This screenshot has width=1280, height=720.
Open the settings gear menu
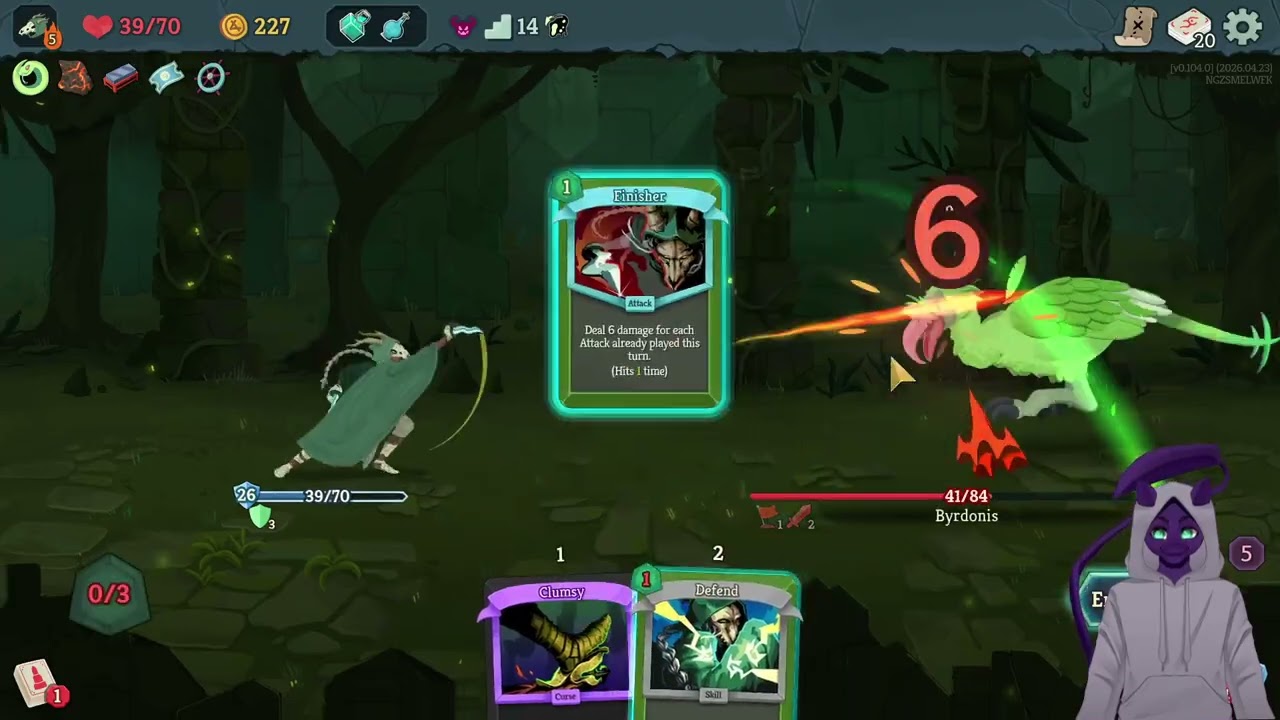(1243, 26)
